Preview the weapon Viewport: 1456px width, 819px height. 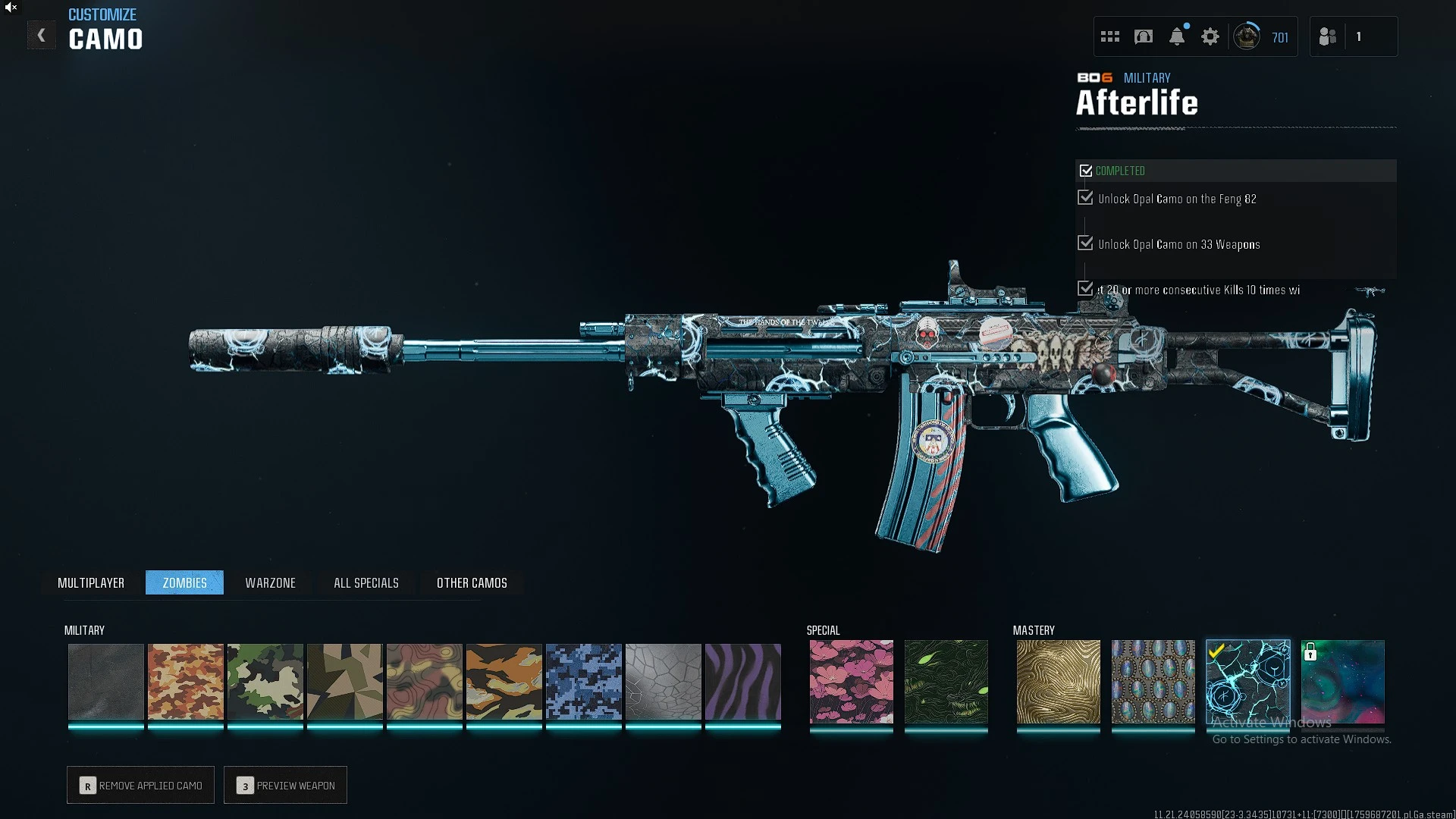[x=286, y=785]
